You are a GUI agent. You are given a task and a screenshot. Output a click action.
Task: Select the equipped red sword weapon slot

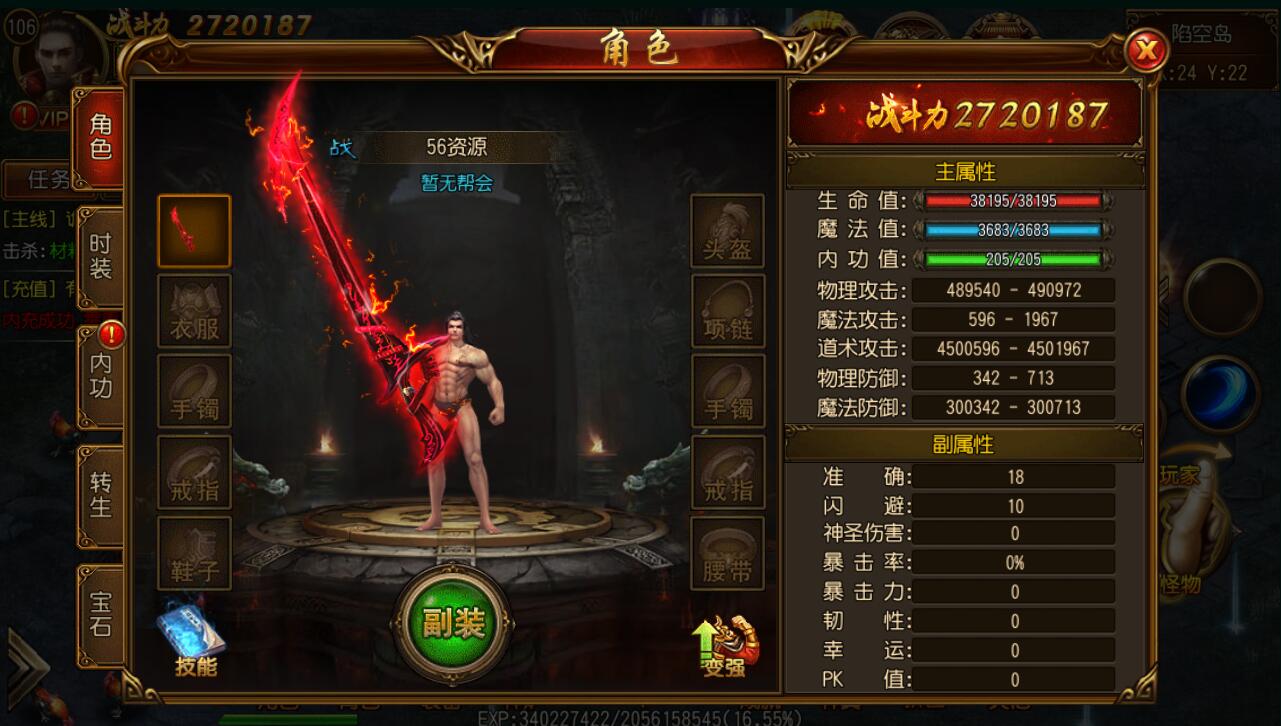[x=194, y=231]
